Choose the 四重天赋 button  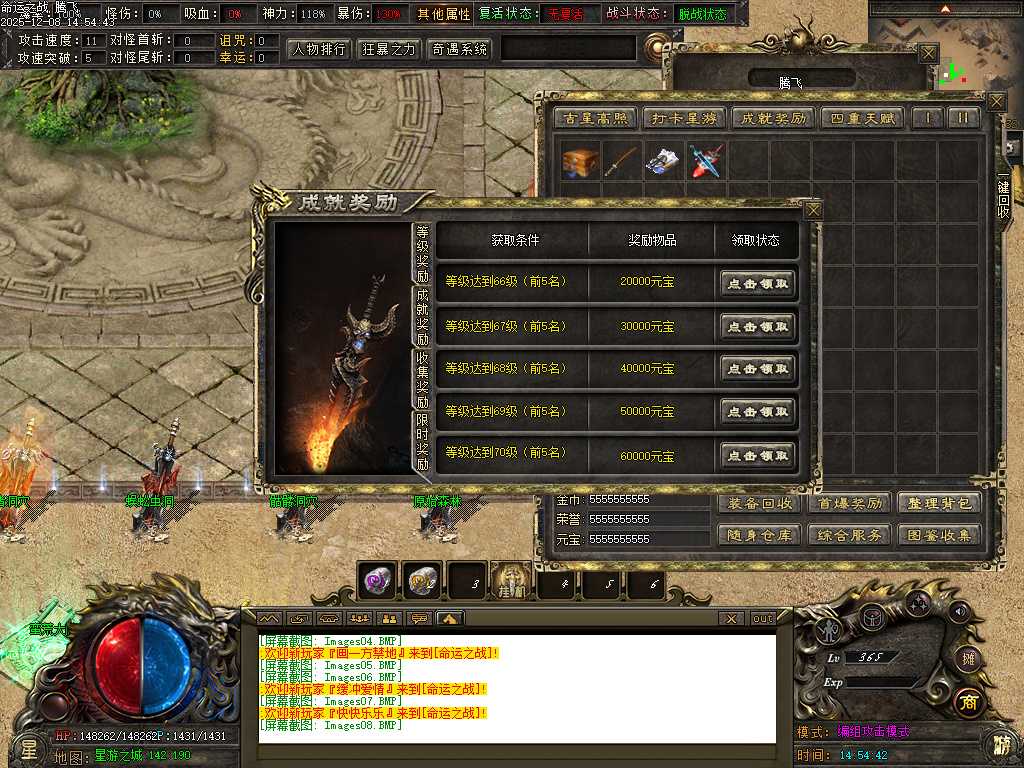coord(862,118)
